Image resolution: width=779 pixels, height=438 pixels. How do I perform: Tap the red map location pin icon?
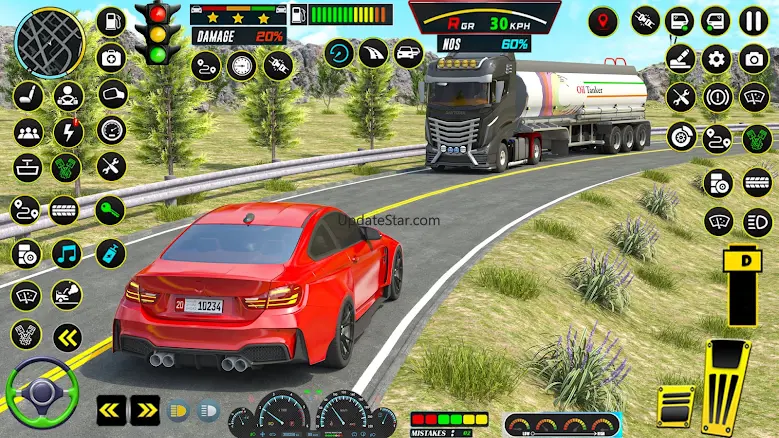602,21
